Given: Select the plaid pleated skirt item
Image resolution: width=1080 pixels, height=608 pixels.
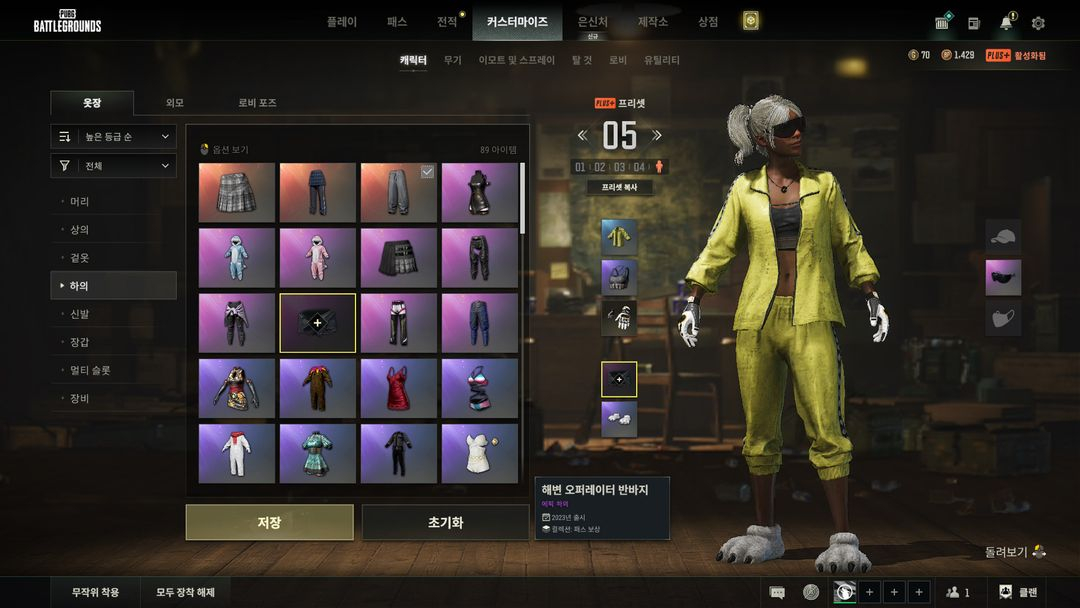Looking at the screenshot, I should pyautogui.click(x=237, y=193).
